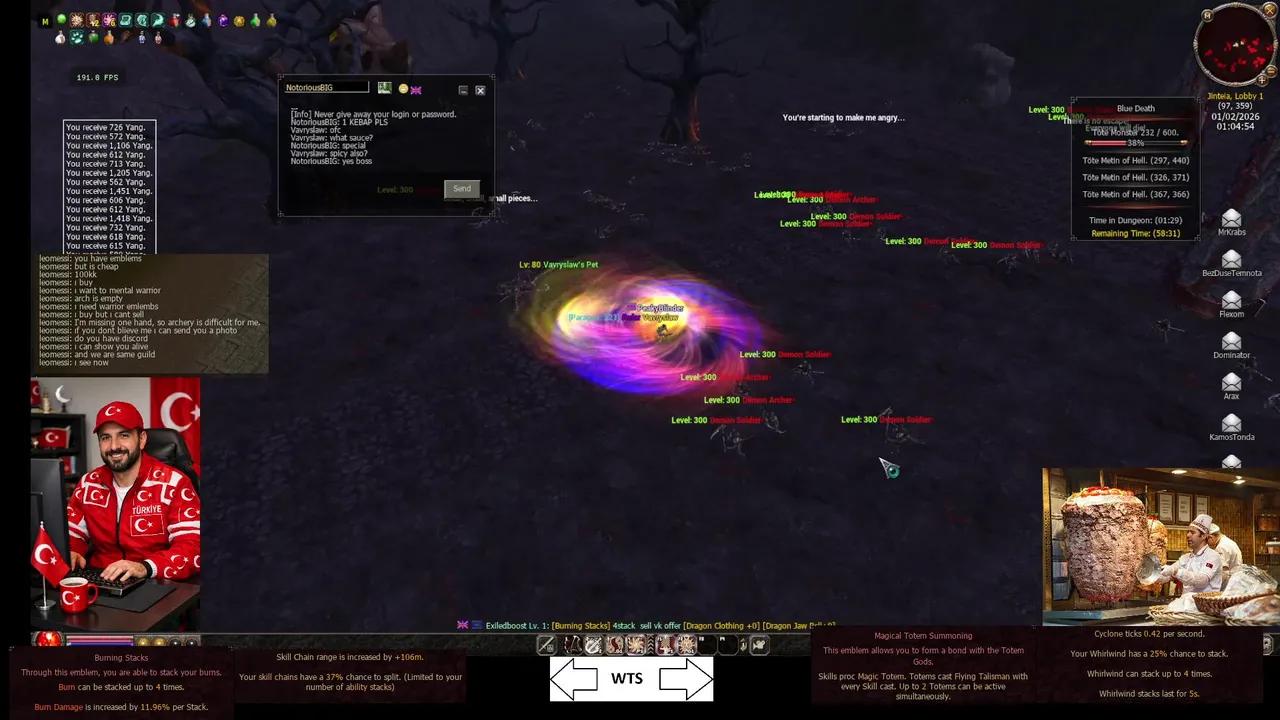The image size is (1280, 720).
Task: Click the green paw pet buff icon top-left
Action: click(78, 38)
